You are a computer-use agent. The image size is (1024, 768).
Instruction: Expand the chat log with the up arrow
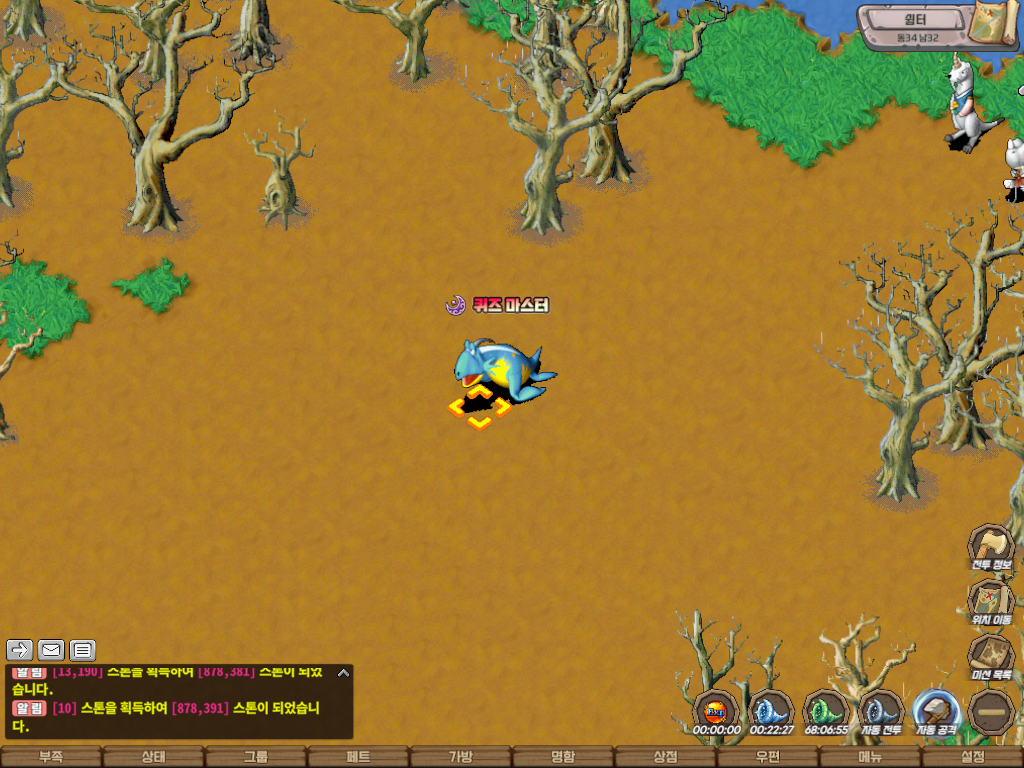point(343,673)
